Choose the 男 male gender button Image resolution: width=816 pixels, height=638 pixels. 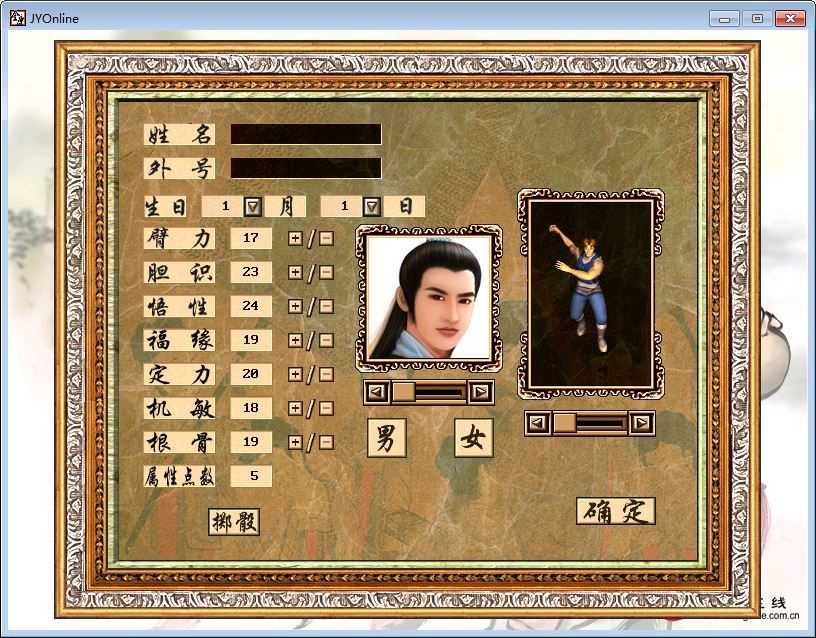[x=386, y=438]
